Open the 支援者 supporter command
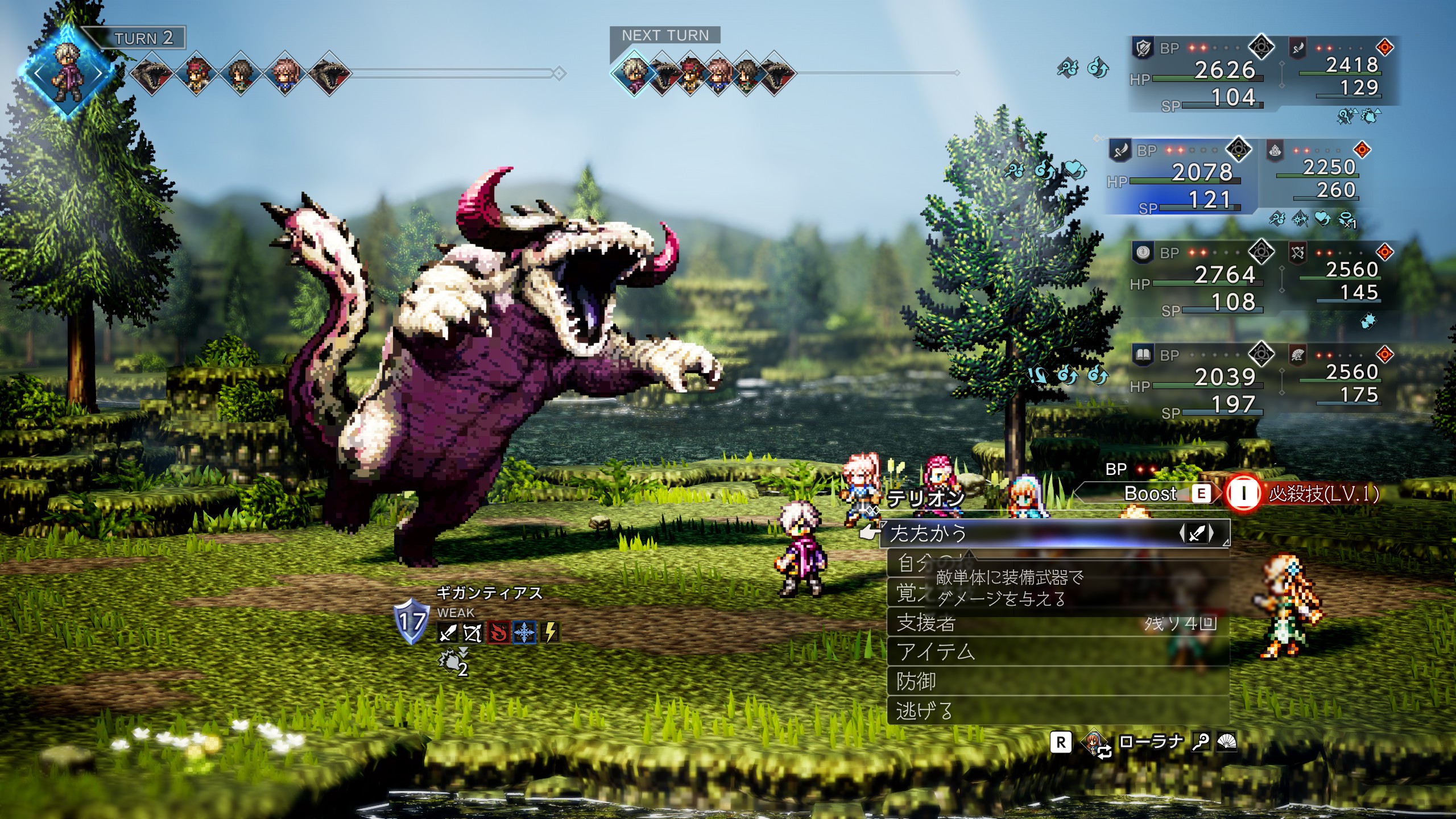 (x=926, y=623)
